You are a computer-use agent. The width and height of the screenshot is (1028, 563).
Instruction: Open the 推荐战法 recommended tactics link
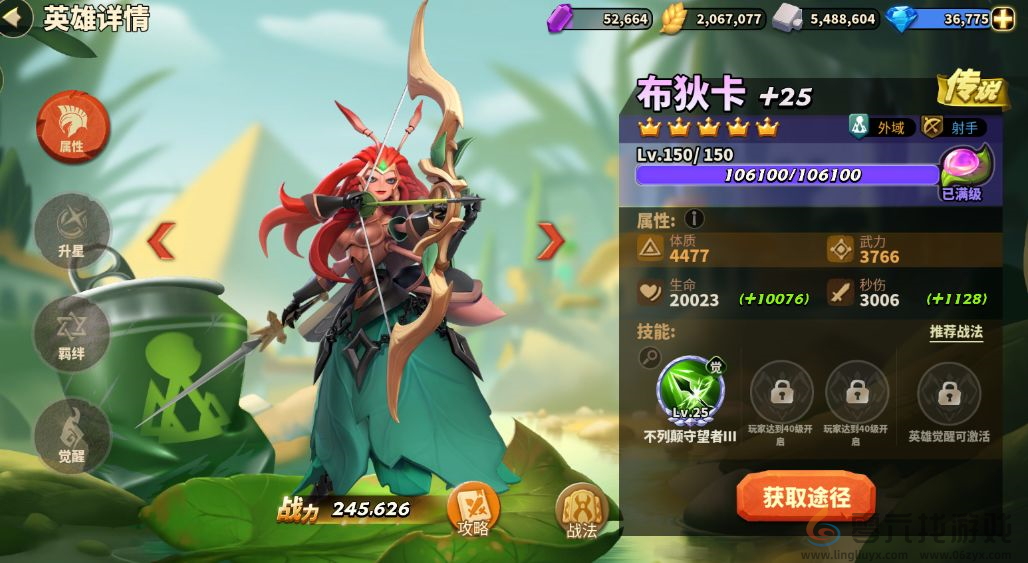tap(956, 332)
